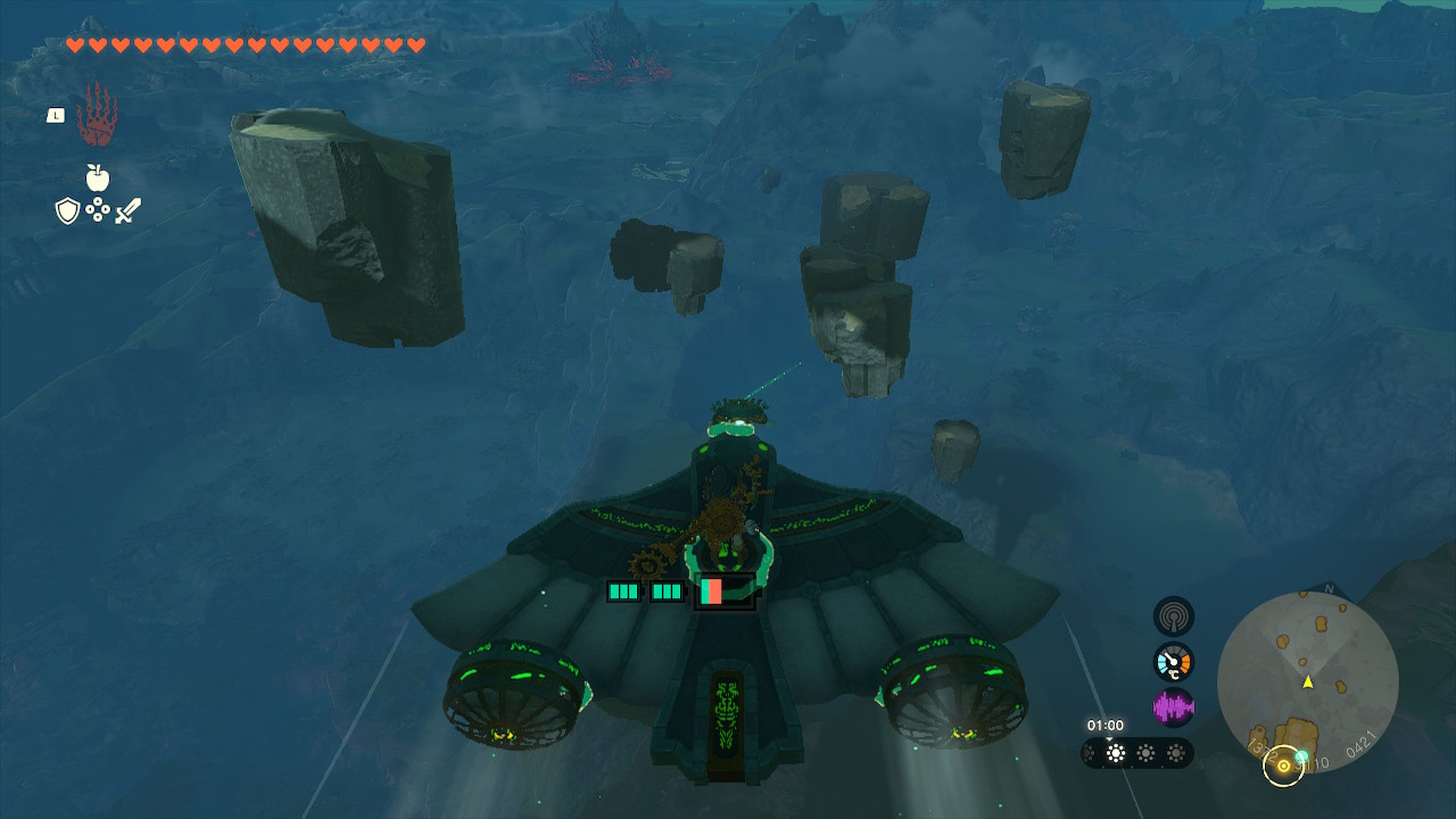This screenshot has width=1456, height=819.
Task: View the temperature gauge icon
Action: pos(1174,662)
